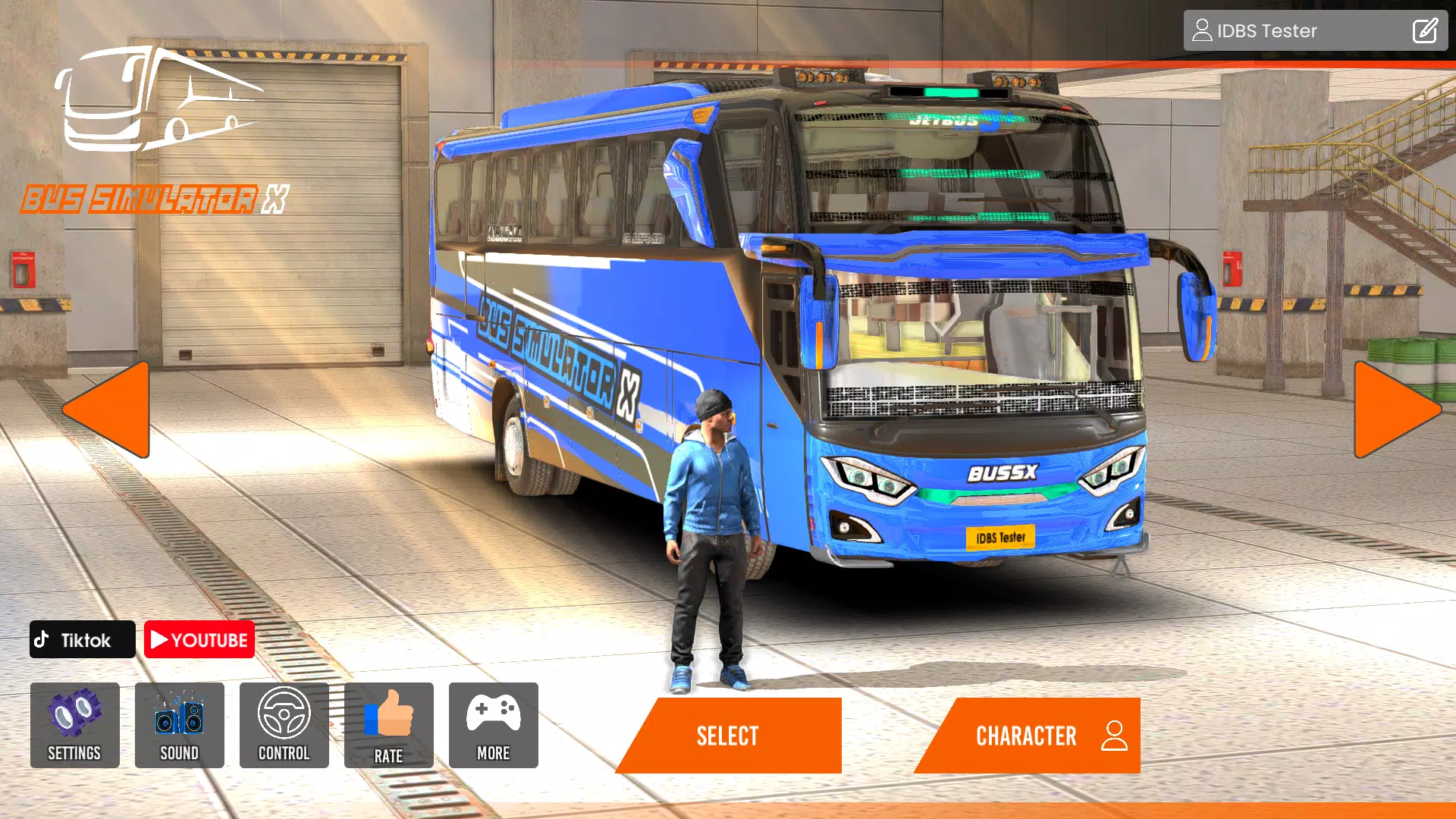Browse previous bus with left arrow

[106, 409]
